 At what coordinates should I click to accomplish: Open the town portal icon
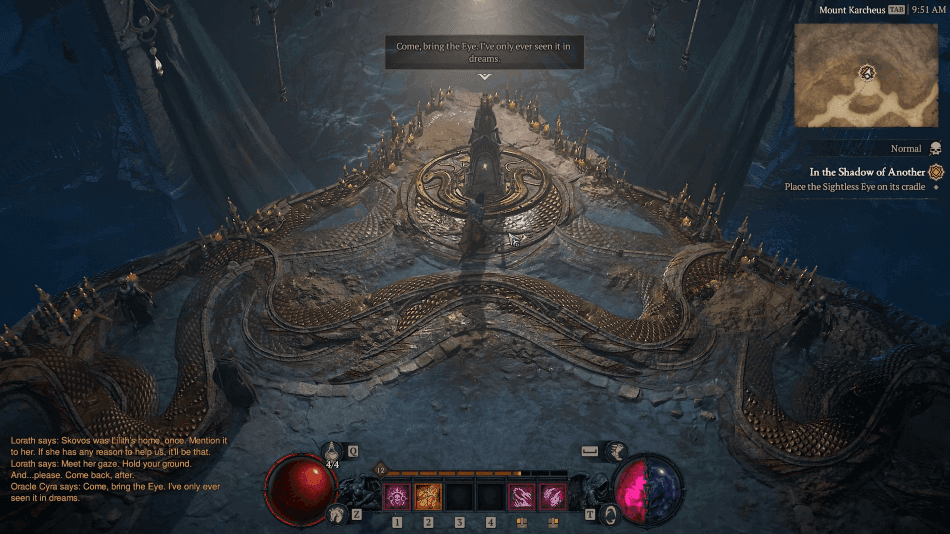click(611, 515)
